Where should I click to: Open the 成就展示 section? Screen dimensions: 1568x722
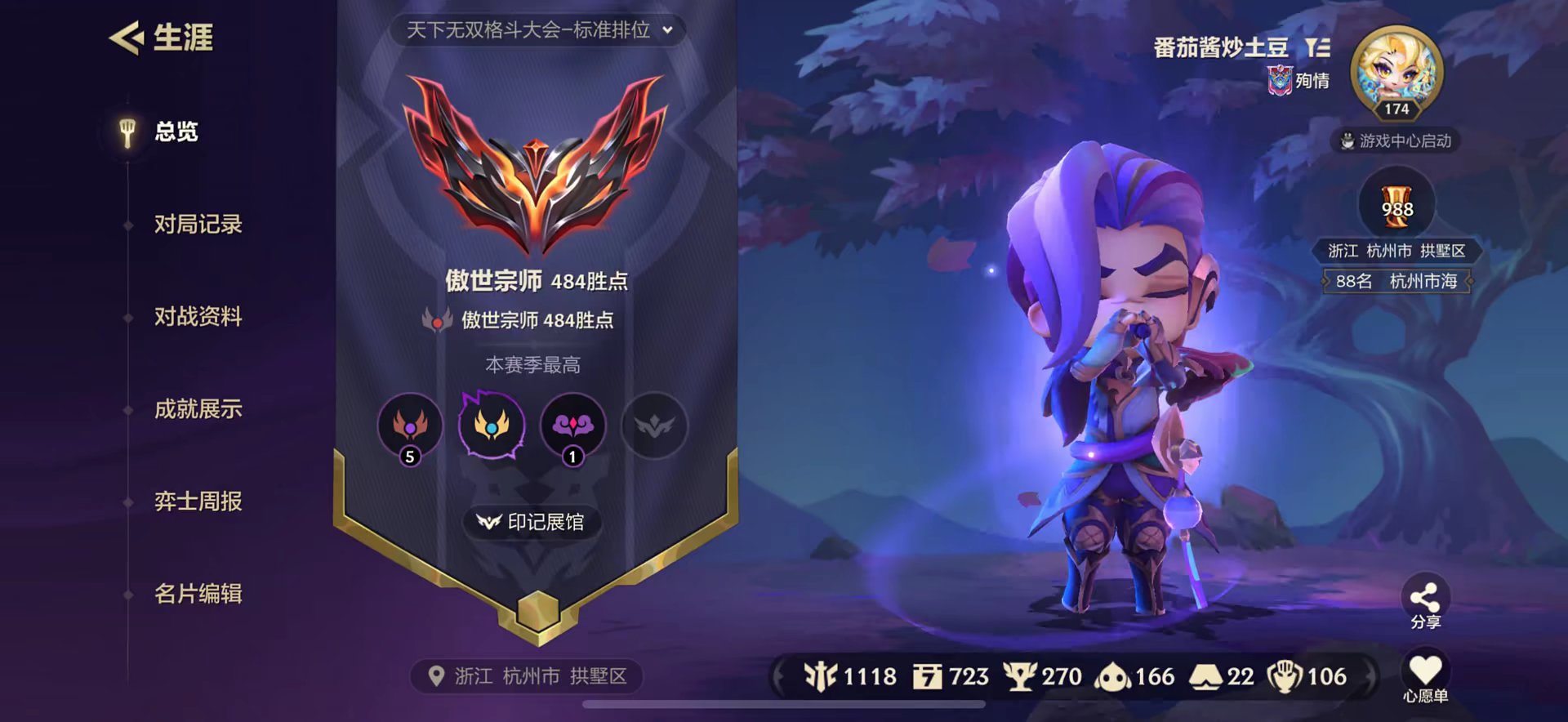[x=198, y=410]
